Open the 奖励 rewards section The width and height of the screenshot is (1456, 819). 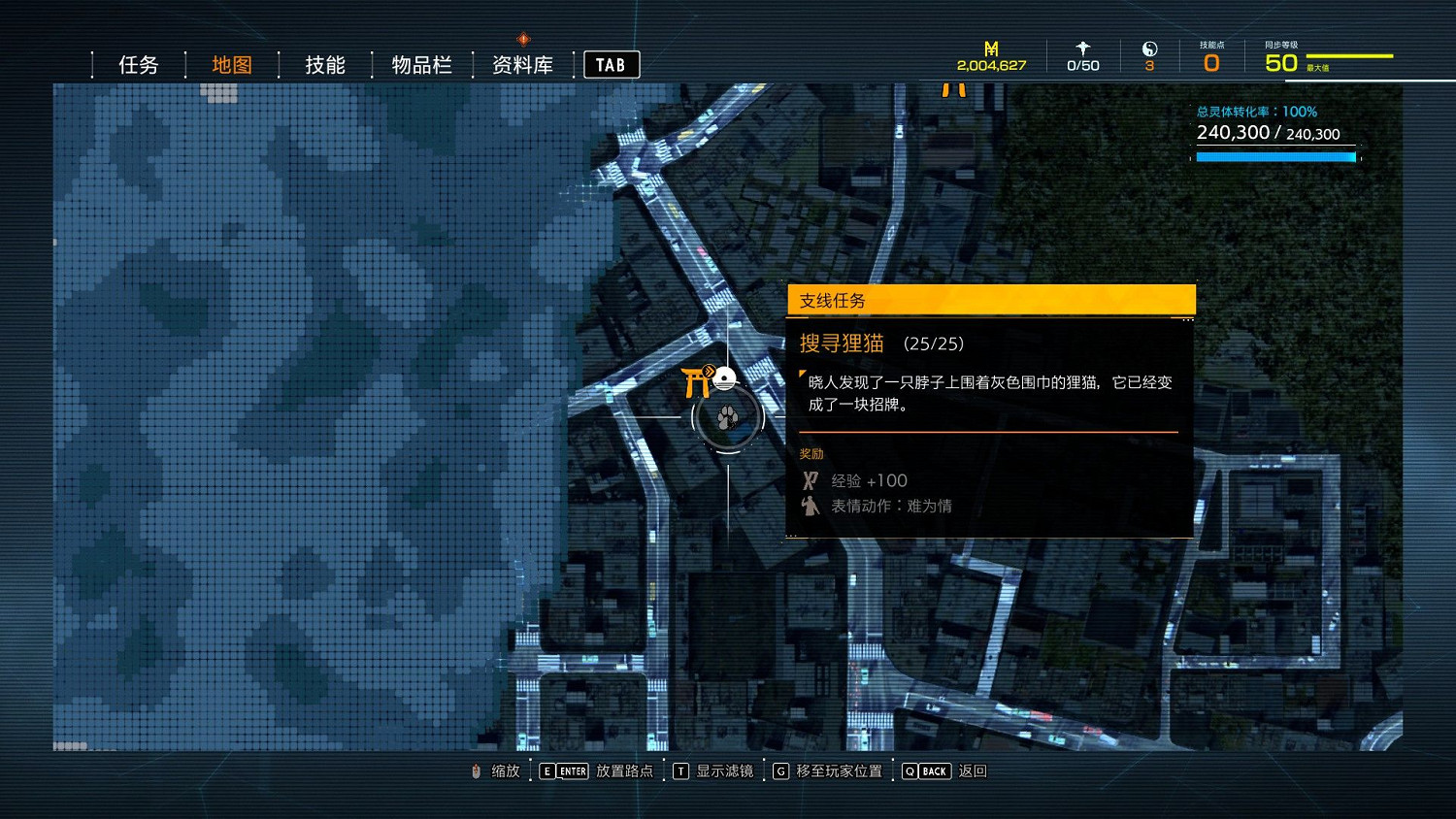tap(812, 453)
